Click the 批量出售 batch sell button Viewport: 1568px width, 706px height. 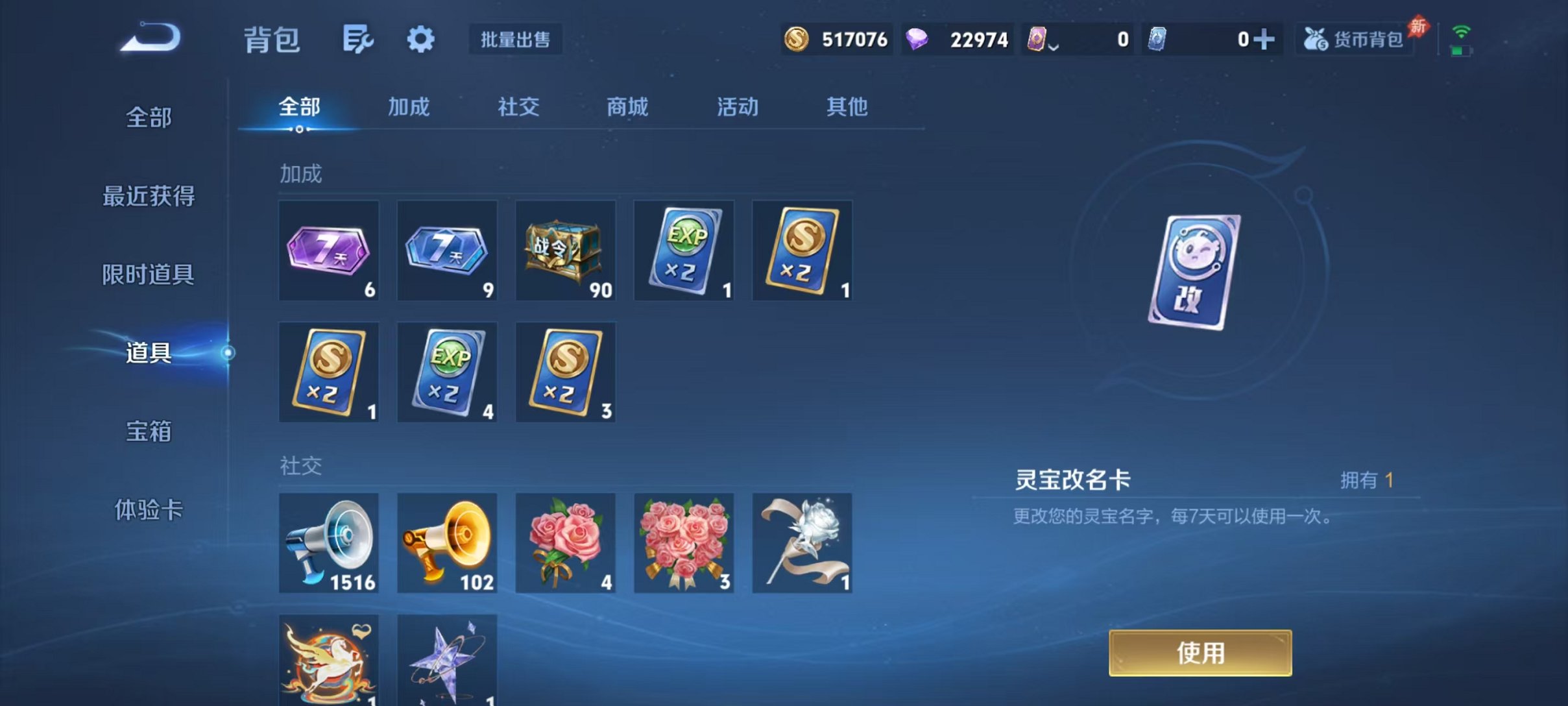[514, 40]
